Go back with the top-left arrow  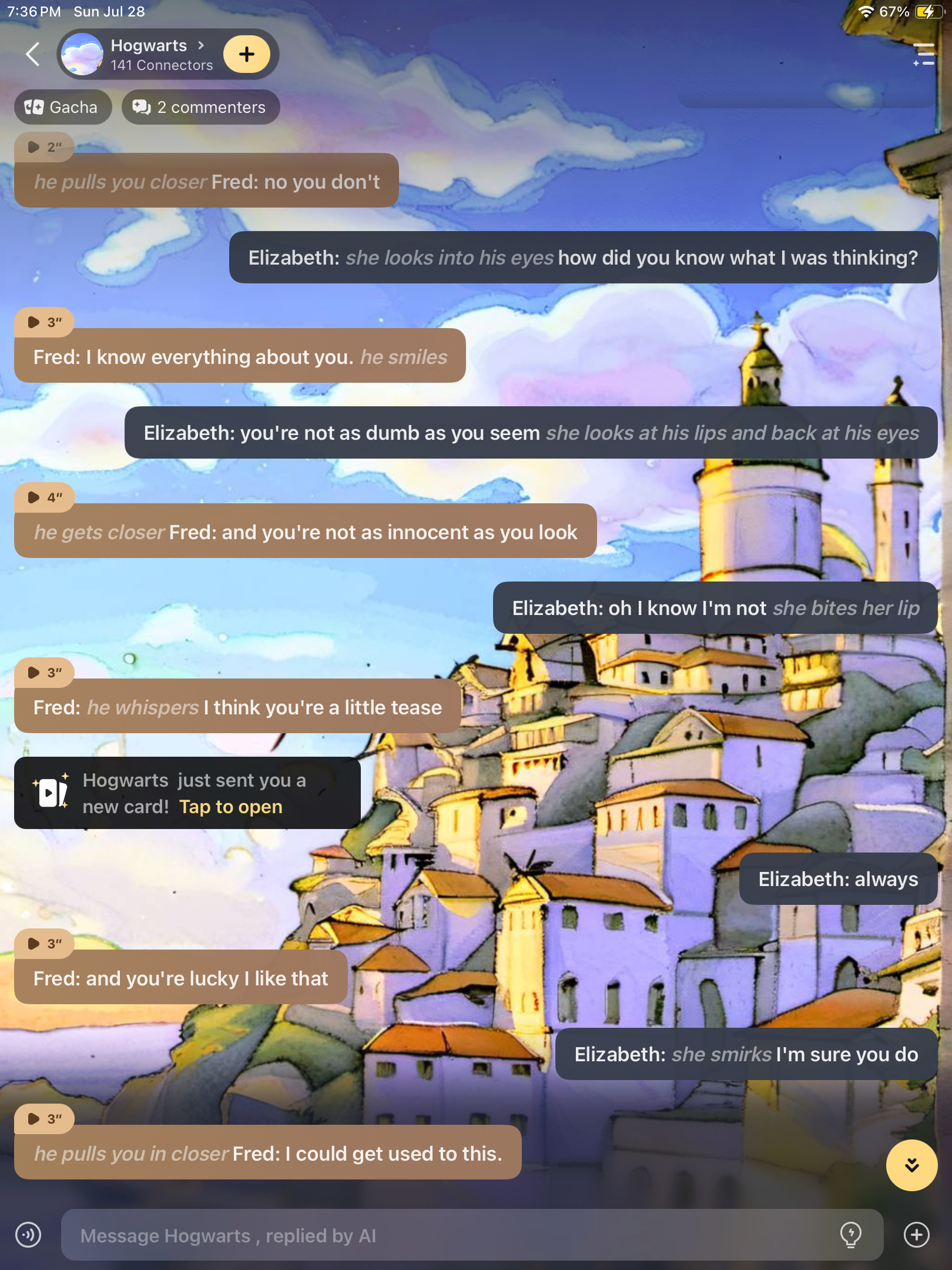tap(33, 55)
